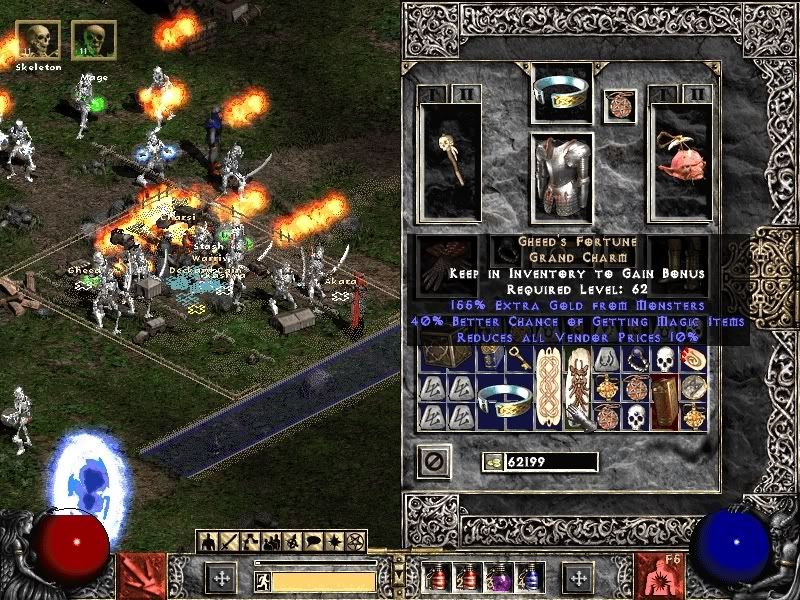Close the inventory panel
Viewport: 800px width, 600px height.
coord(434,460)
